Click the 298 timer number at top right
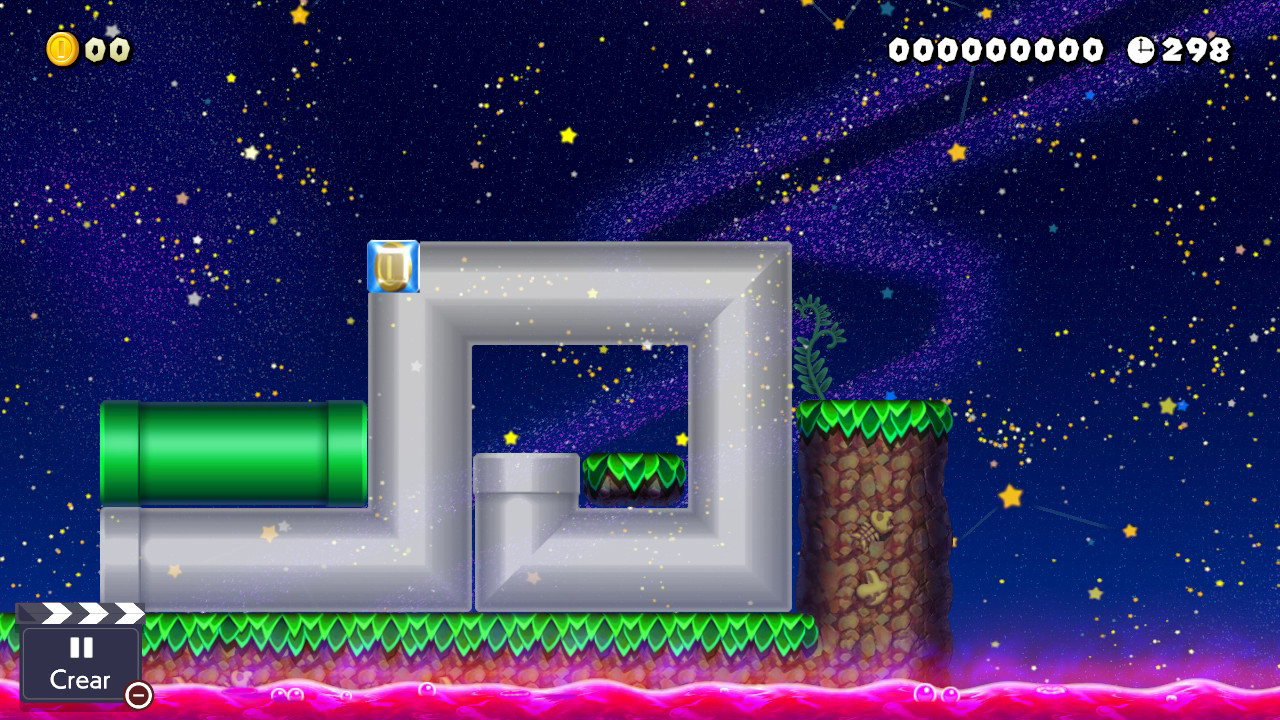This screenshot has height=720, width=1280. [x=1195, y=47]
